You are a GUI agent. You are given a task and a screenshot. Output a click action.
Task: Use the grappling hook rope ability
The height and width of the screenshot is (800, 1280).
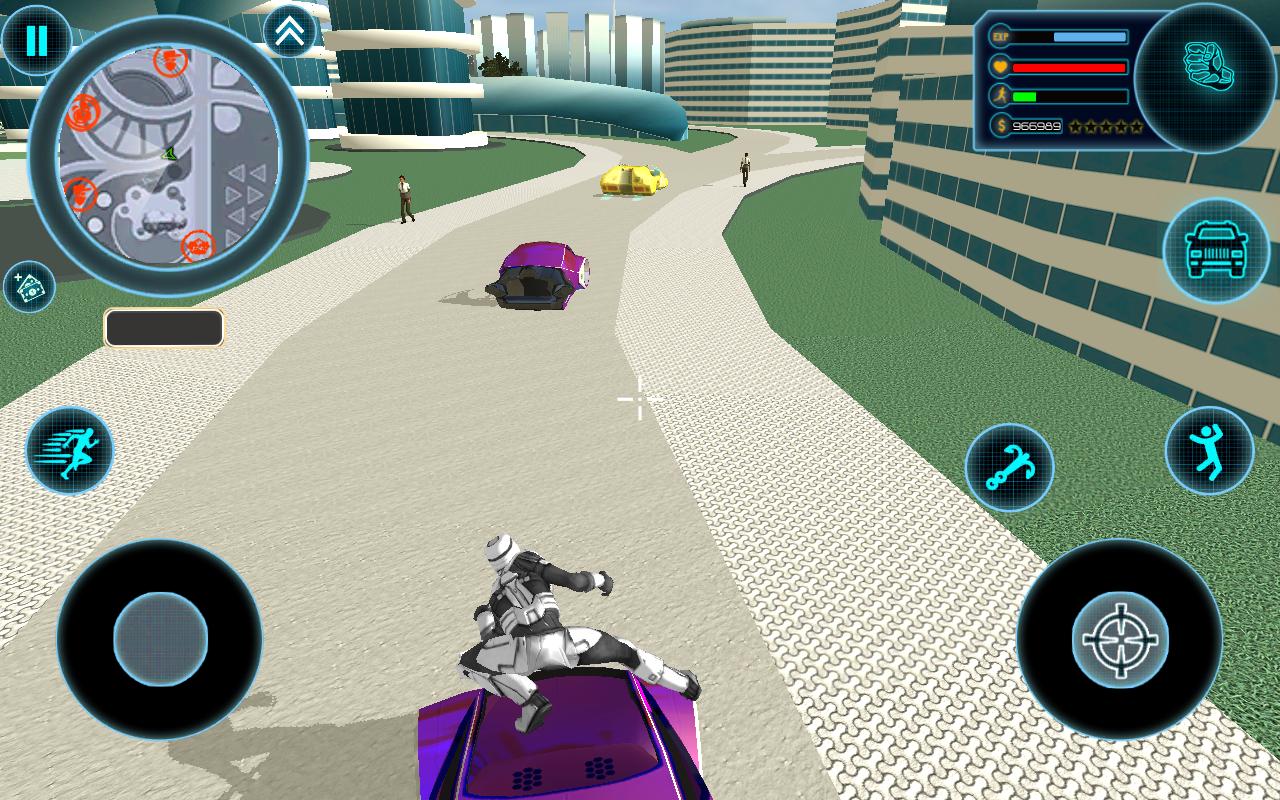click(1009, 468)
